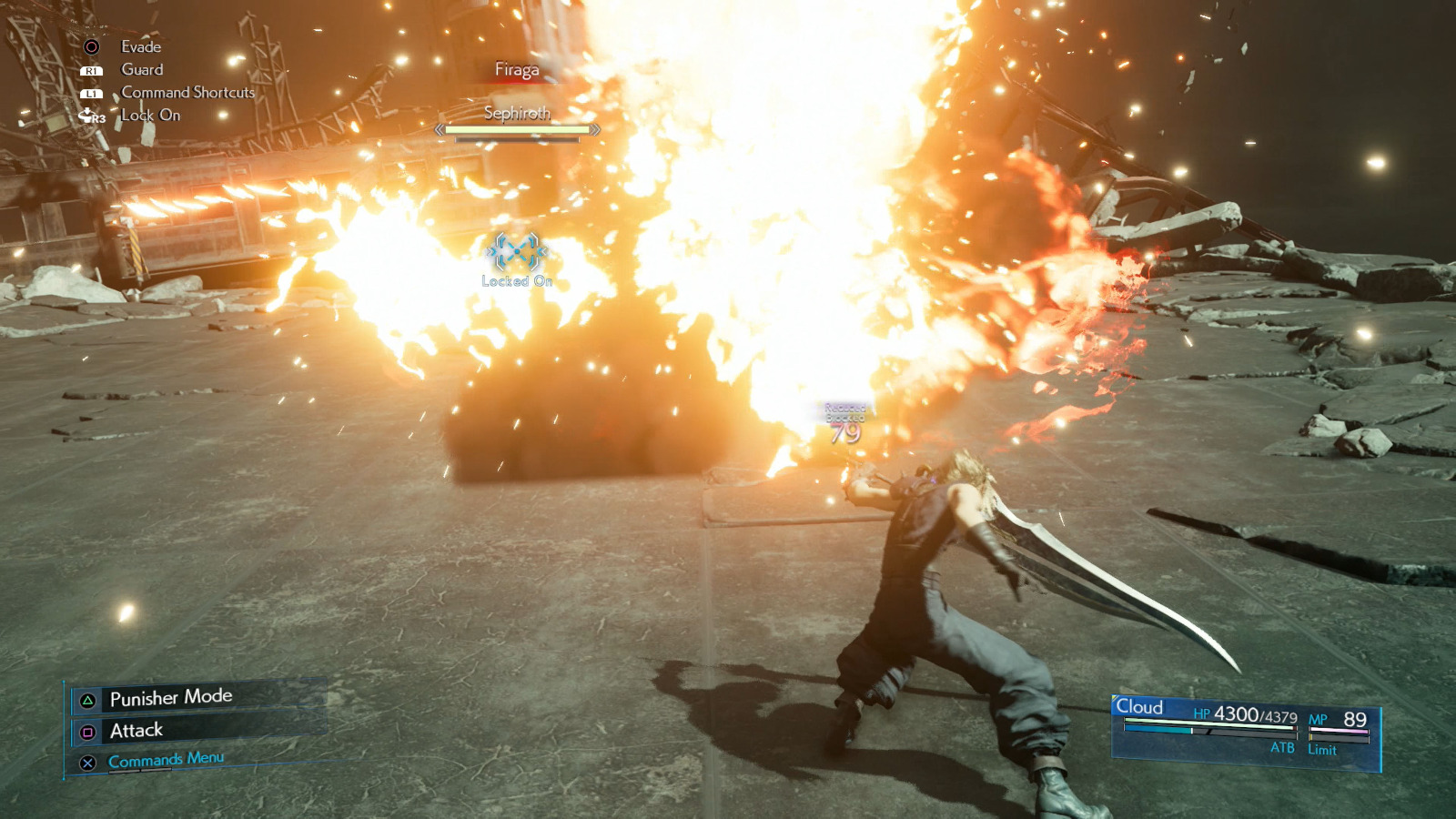Screen dimensions: 1456x819
Task: Click Sephiroth's yellow HP bar
Action: point(518,129)
